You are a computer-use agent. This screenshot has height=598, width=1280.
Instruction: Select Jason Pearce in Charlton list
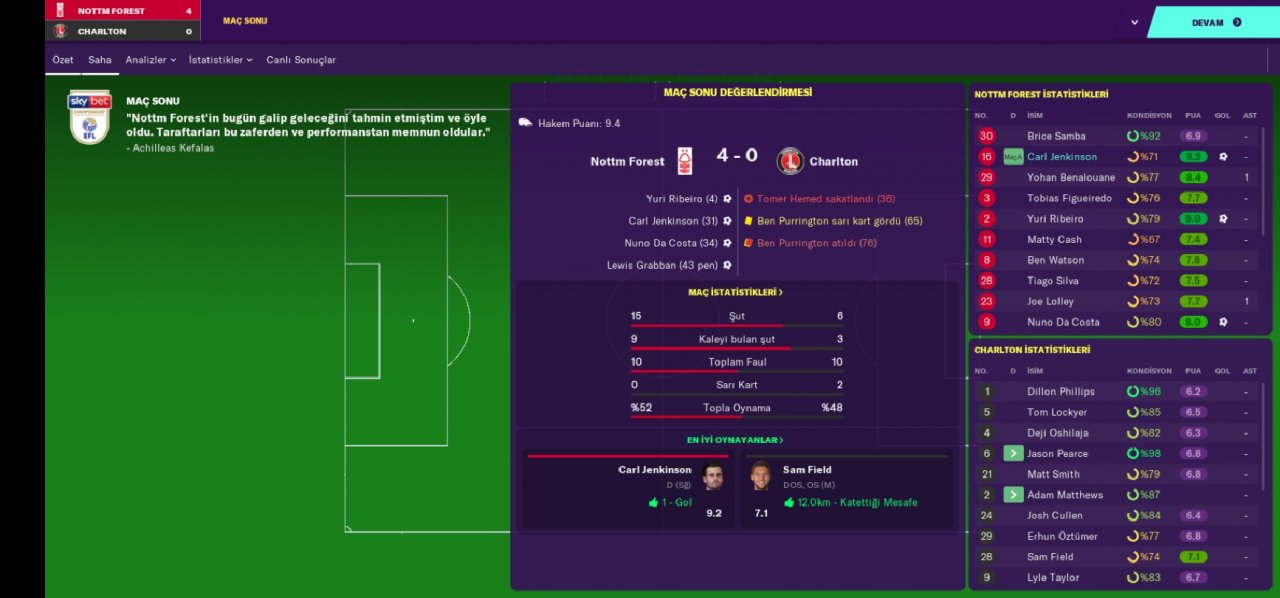click(x=1057, y=454)
